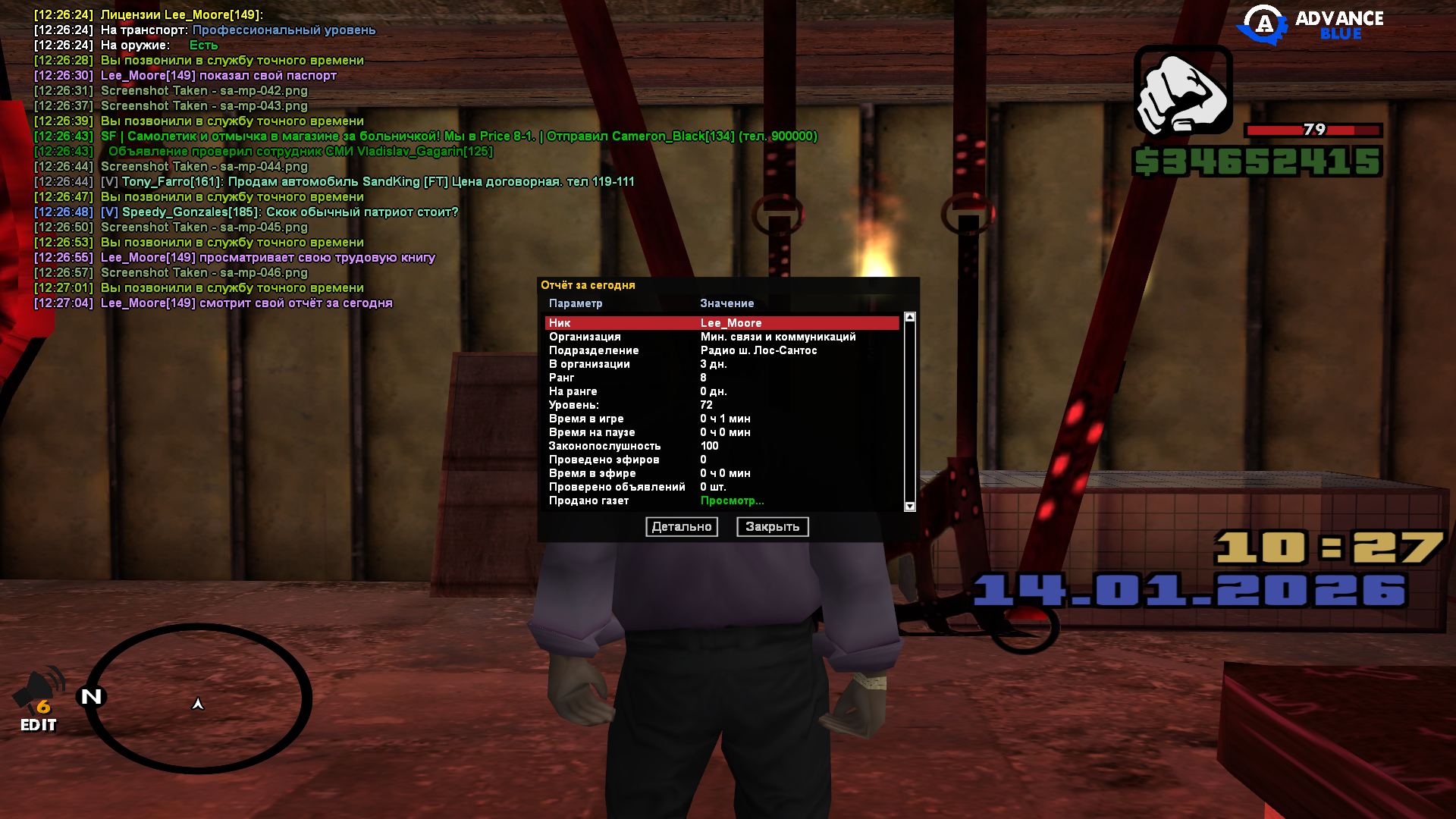This screenshot has height=819, width=1456.
Task: Choose the Время в эфире row
Action: pos(720,473)
